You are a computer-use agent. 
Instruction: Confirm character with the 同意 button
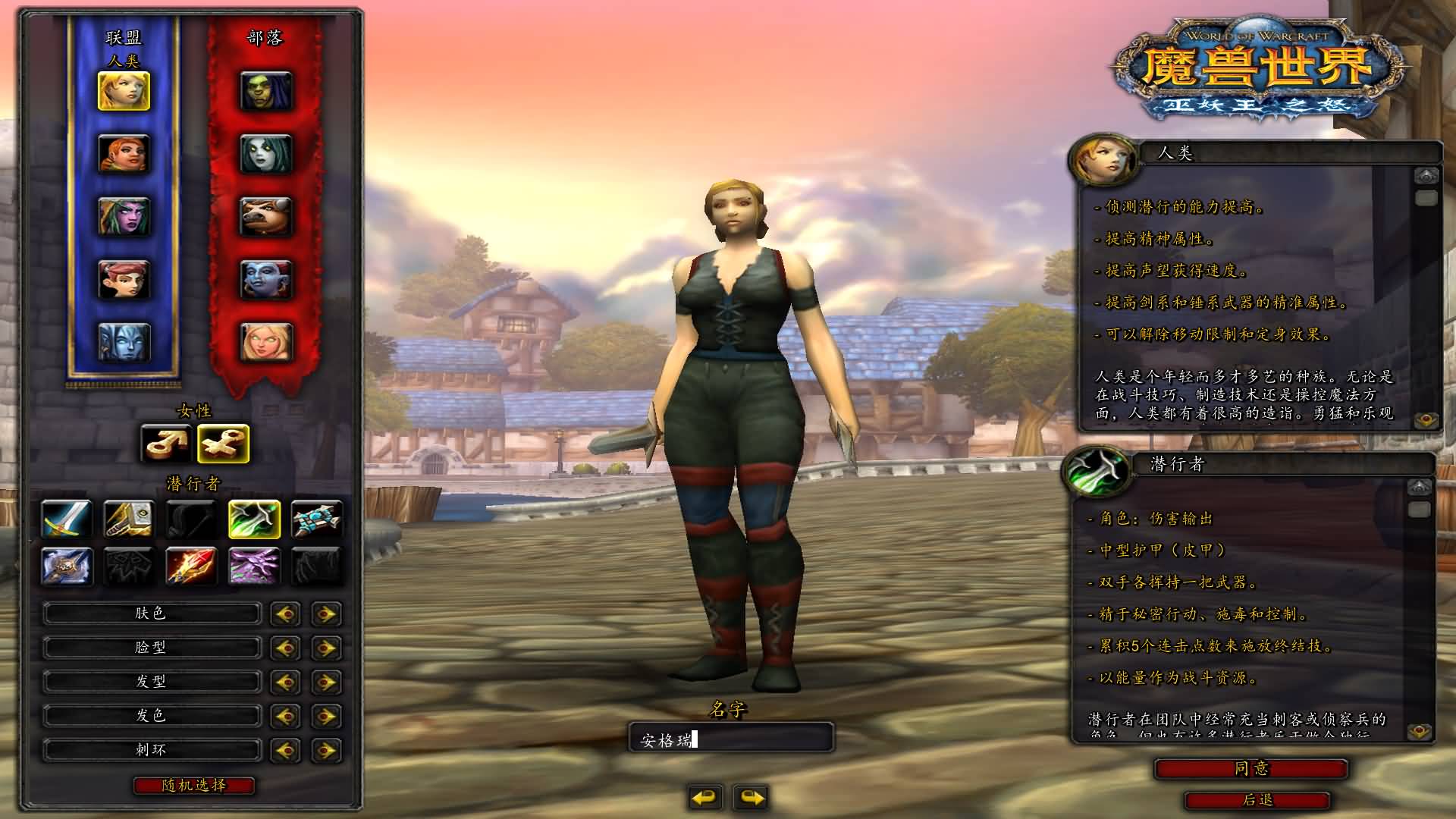[x=1250, y=769]
